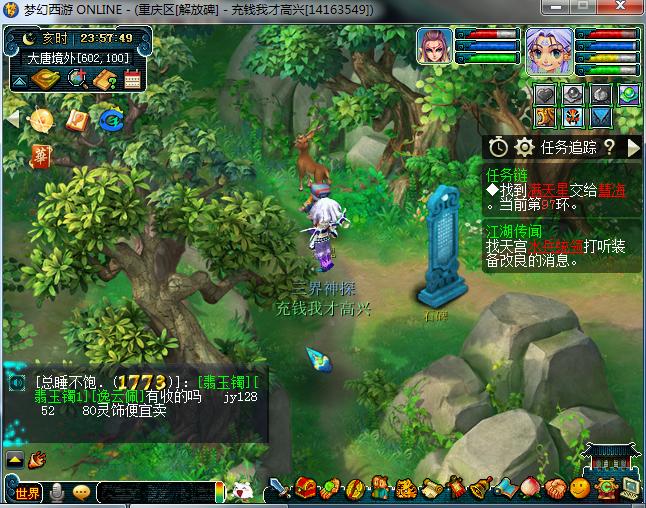
Task: Open quest tracker gear settings
Action: coord(524,147)
